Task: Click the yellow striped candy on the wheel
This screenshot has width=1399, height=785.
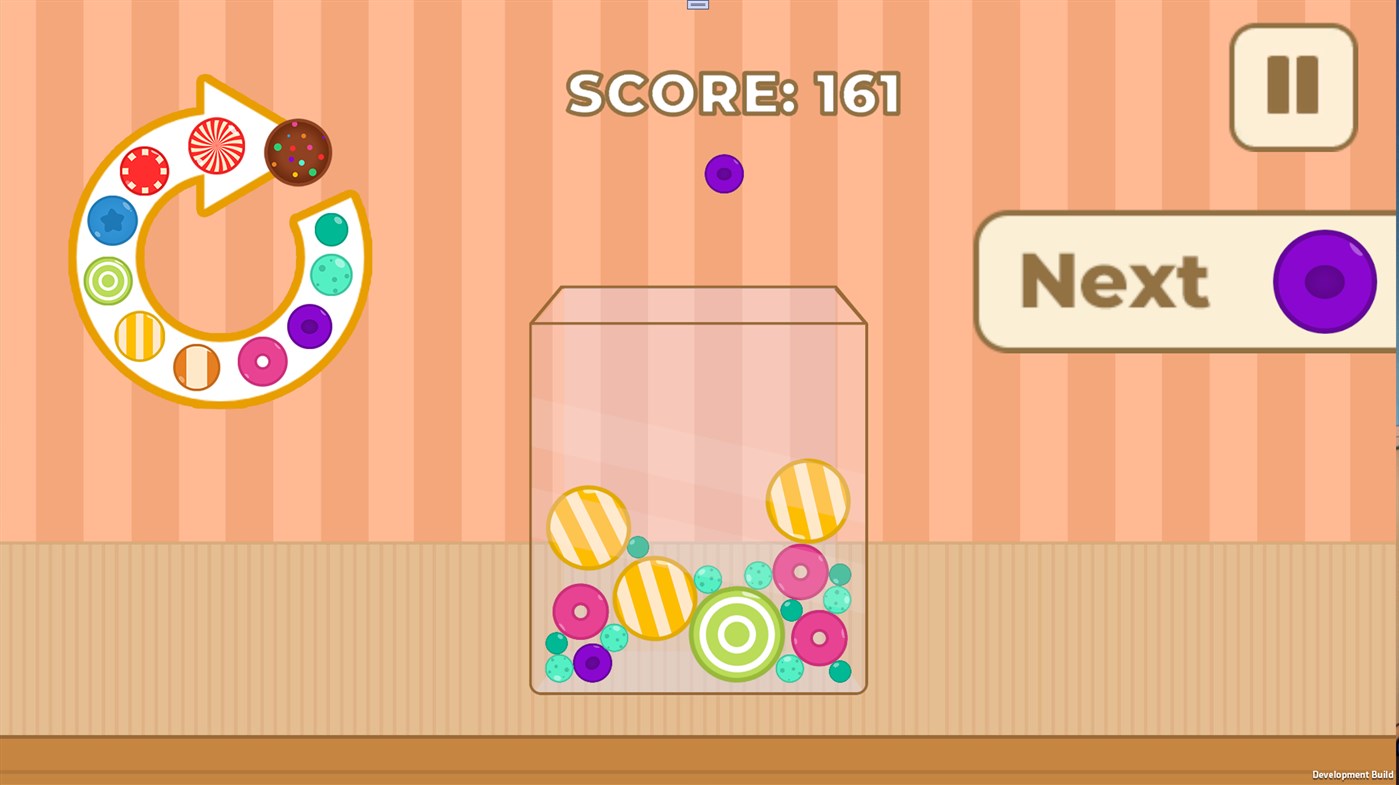Action: pyautogui.click(x=137, y=337)
